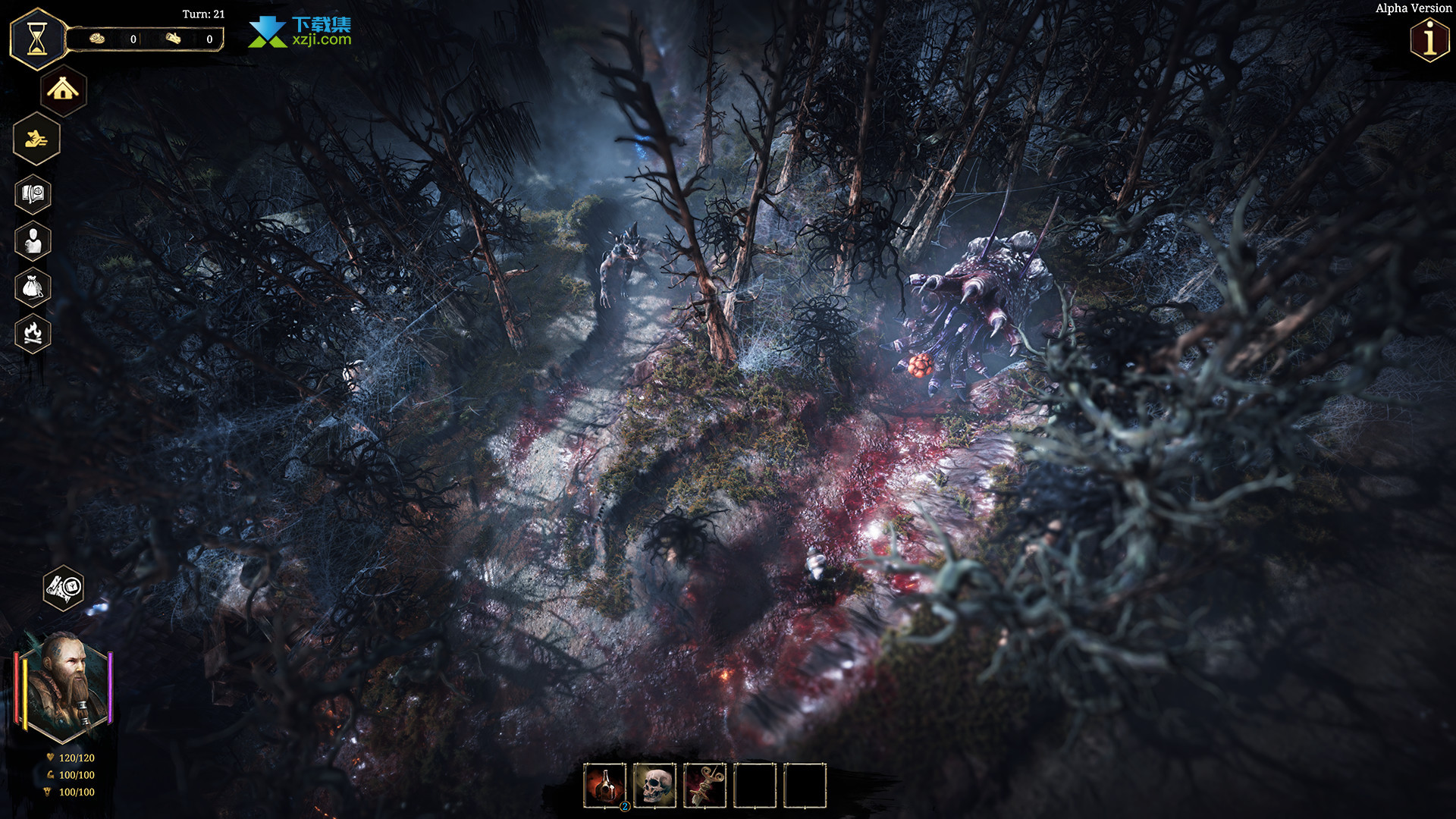Show the character sheet silhouette icon
The image size is (1456, 819).
(33, 241)
